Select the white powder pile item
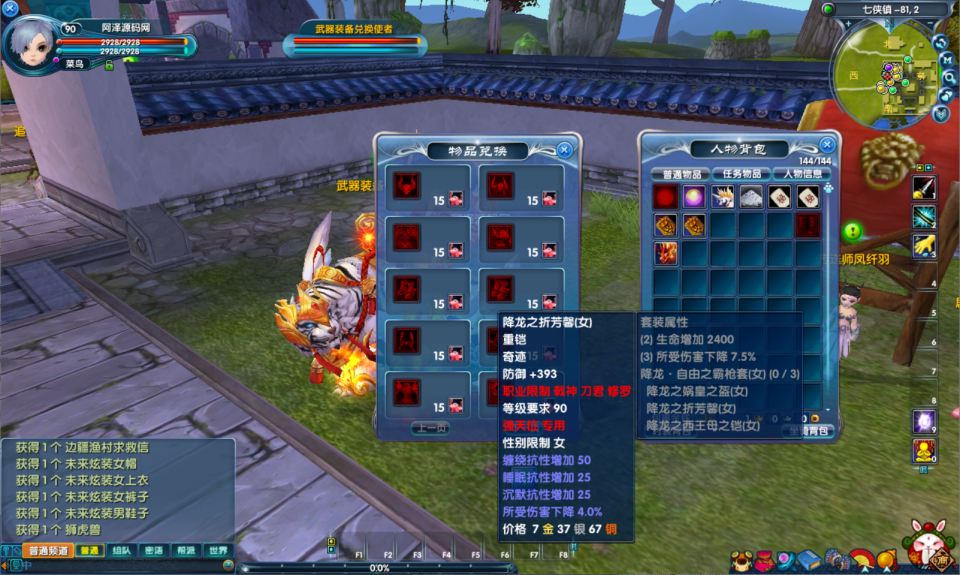Viewport: 960px width, 575px height. (751, 198)
